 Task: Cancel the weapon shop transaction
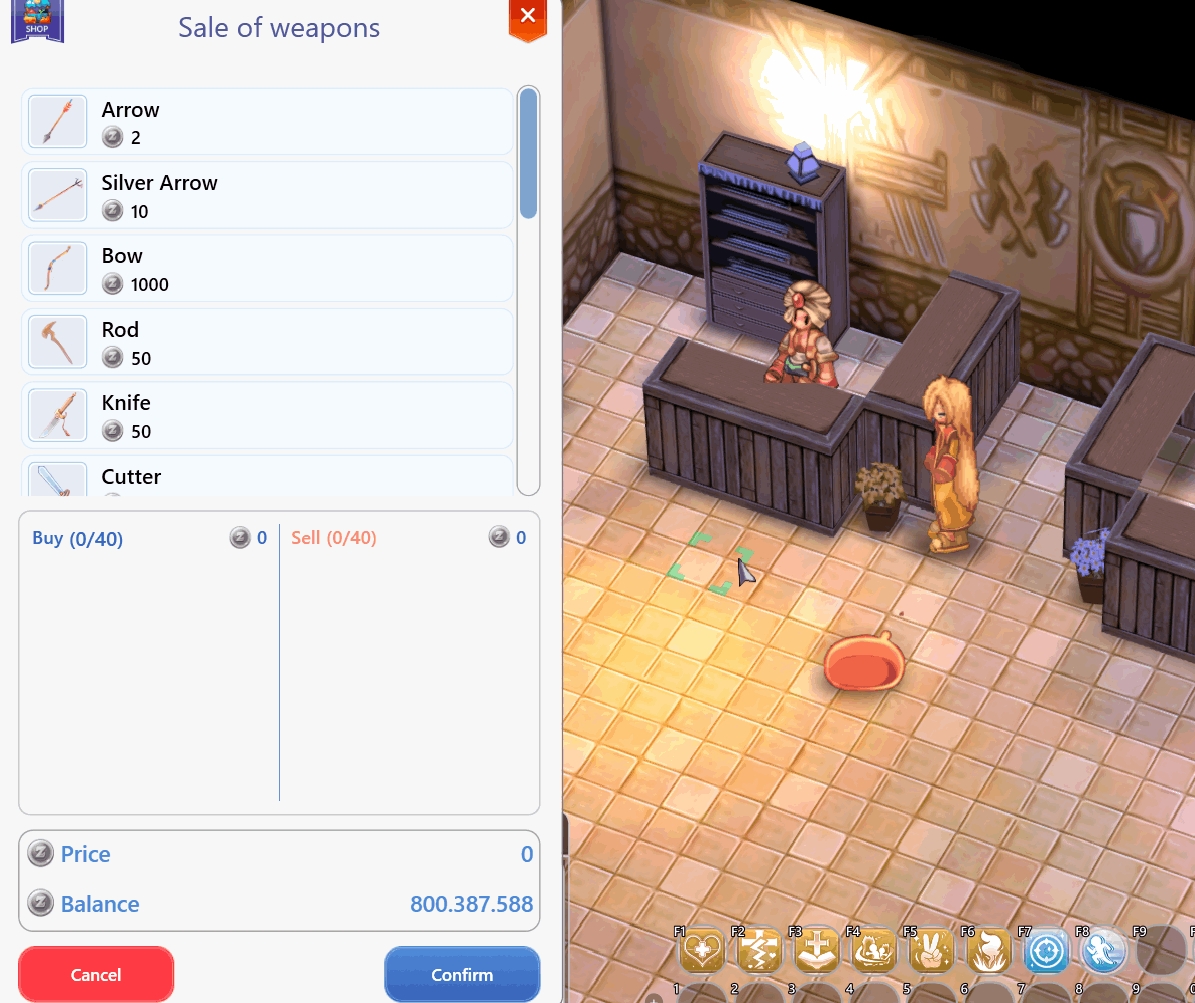[x=96, y=974]
